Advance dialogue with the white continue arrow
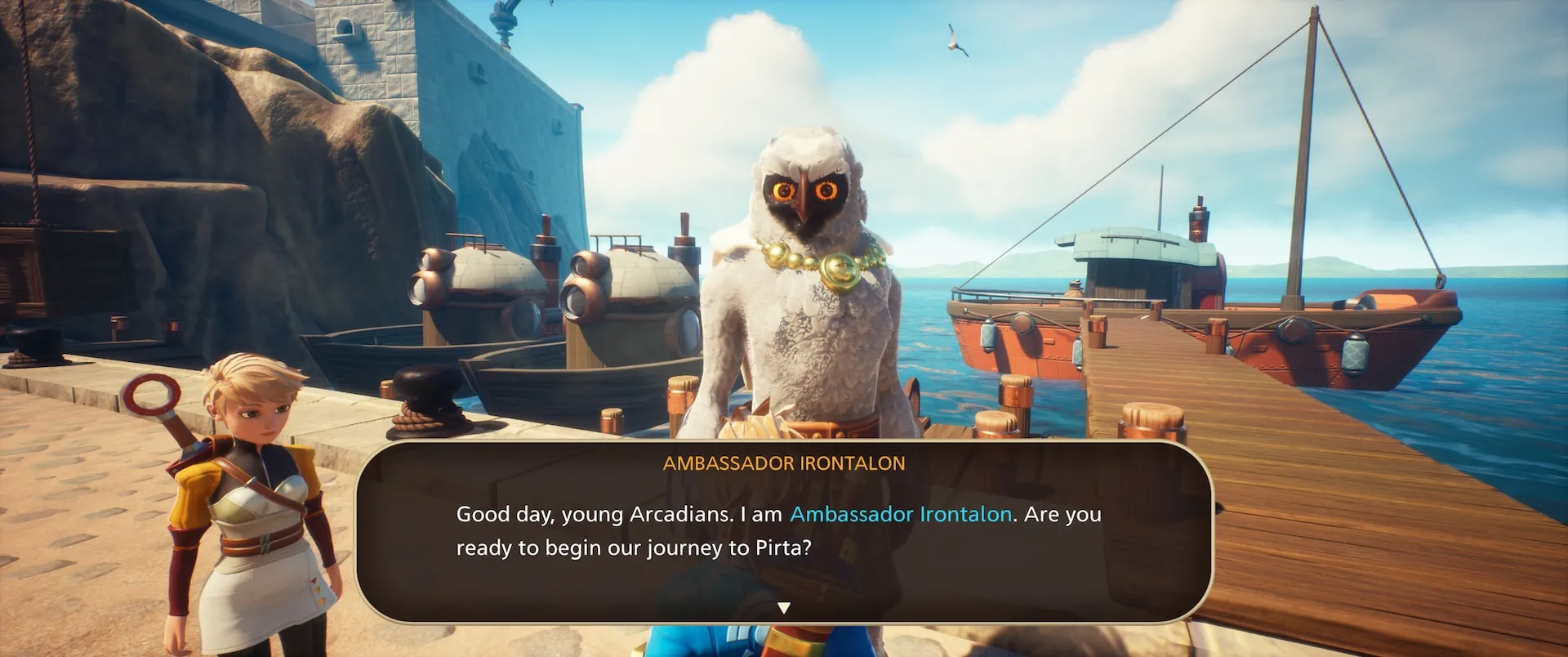The height and width of the screenshot is (657, 1568). click(x=784, y=608)
